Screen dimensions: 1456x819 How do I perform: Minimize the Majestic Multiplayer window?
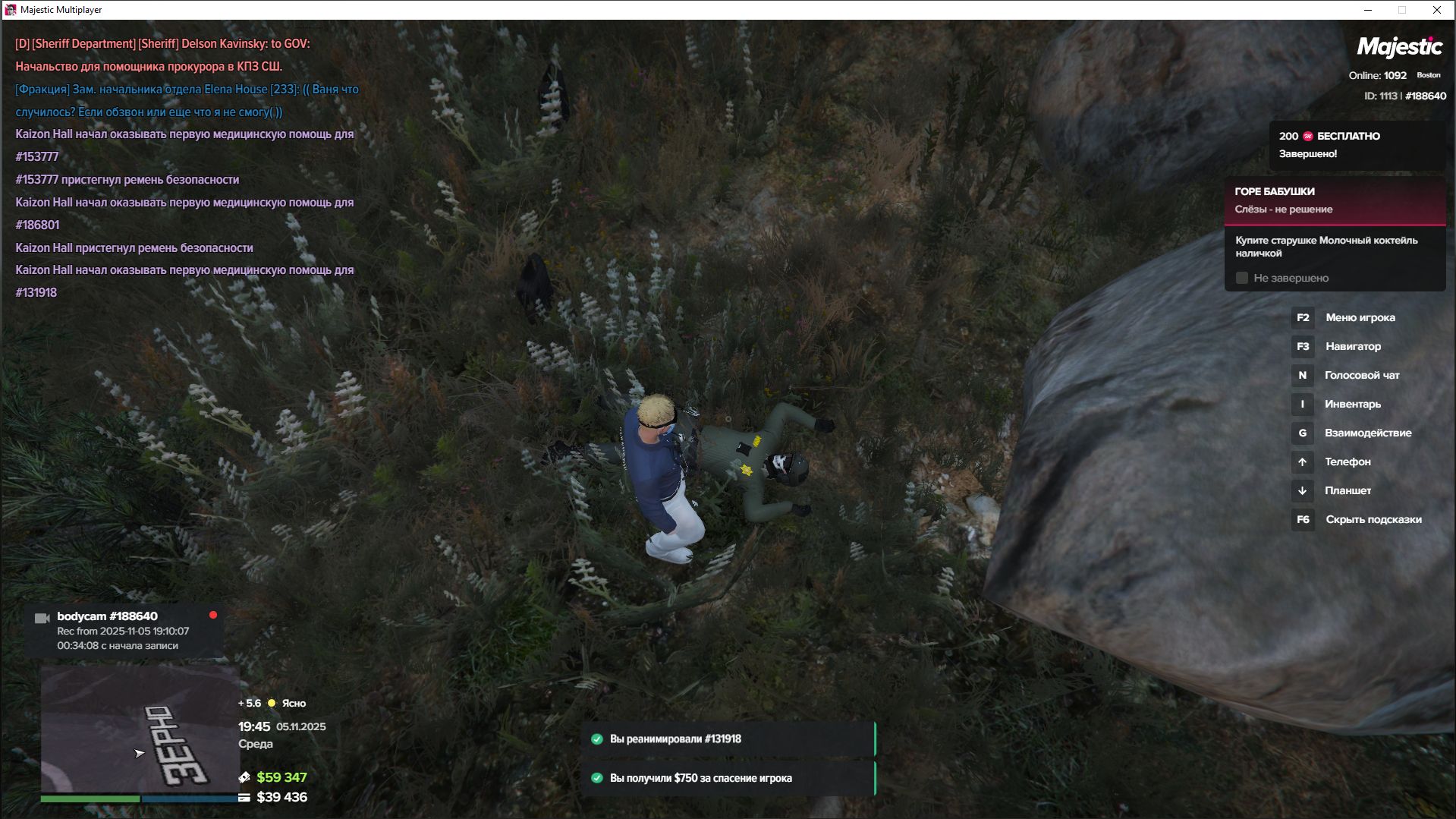coord(1368,10)
